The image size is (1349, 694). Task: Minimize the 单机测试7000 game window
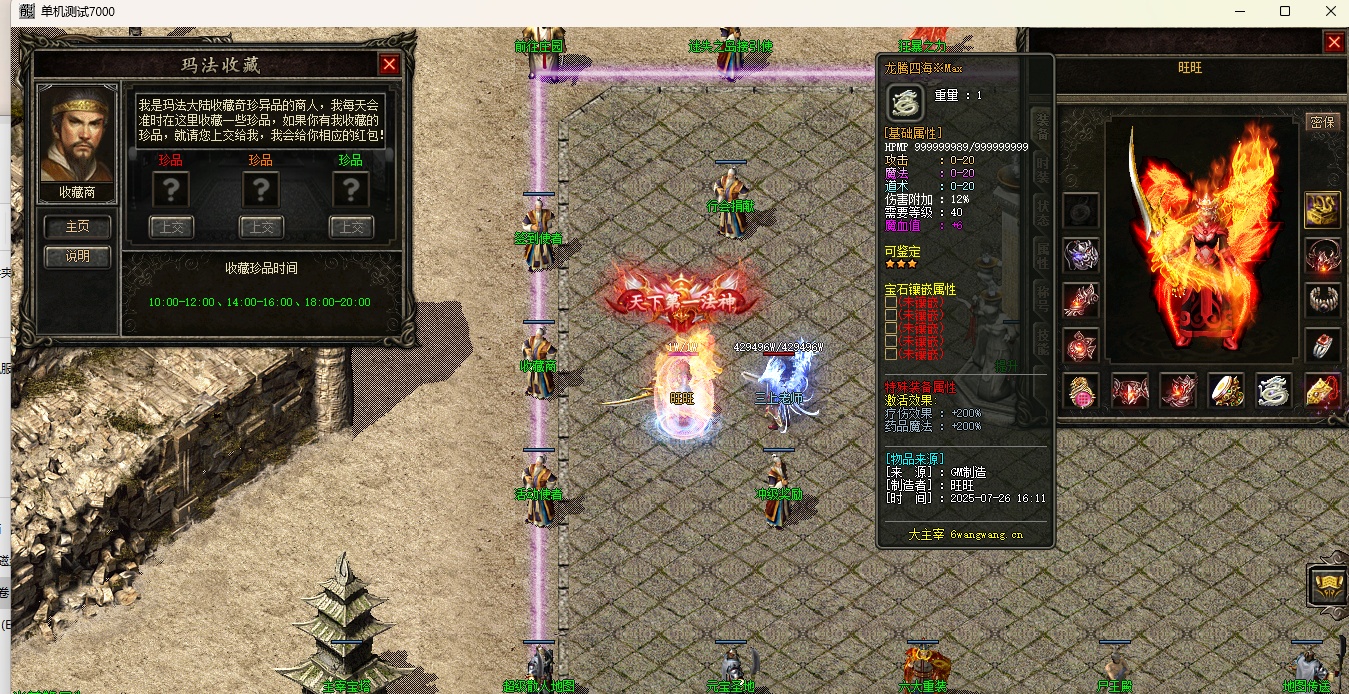click(1238, 12)
